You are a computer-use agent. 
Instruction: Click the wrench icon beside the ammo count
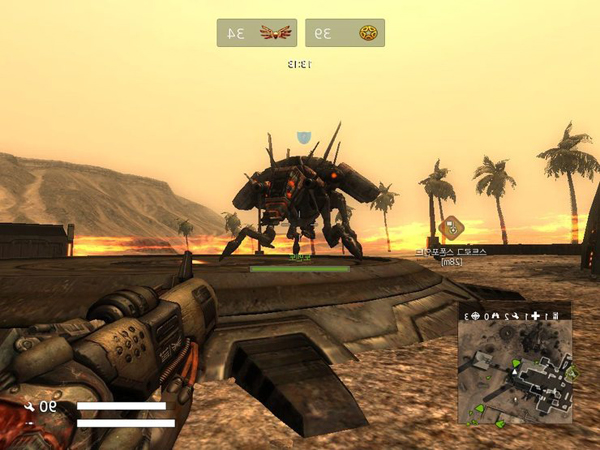tap(31, 406)
